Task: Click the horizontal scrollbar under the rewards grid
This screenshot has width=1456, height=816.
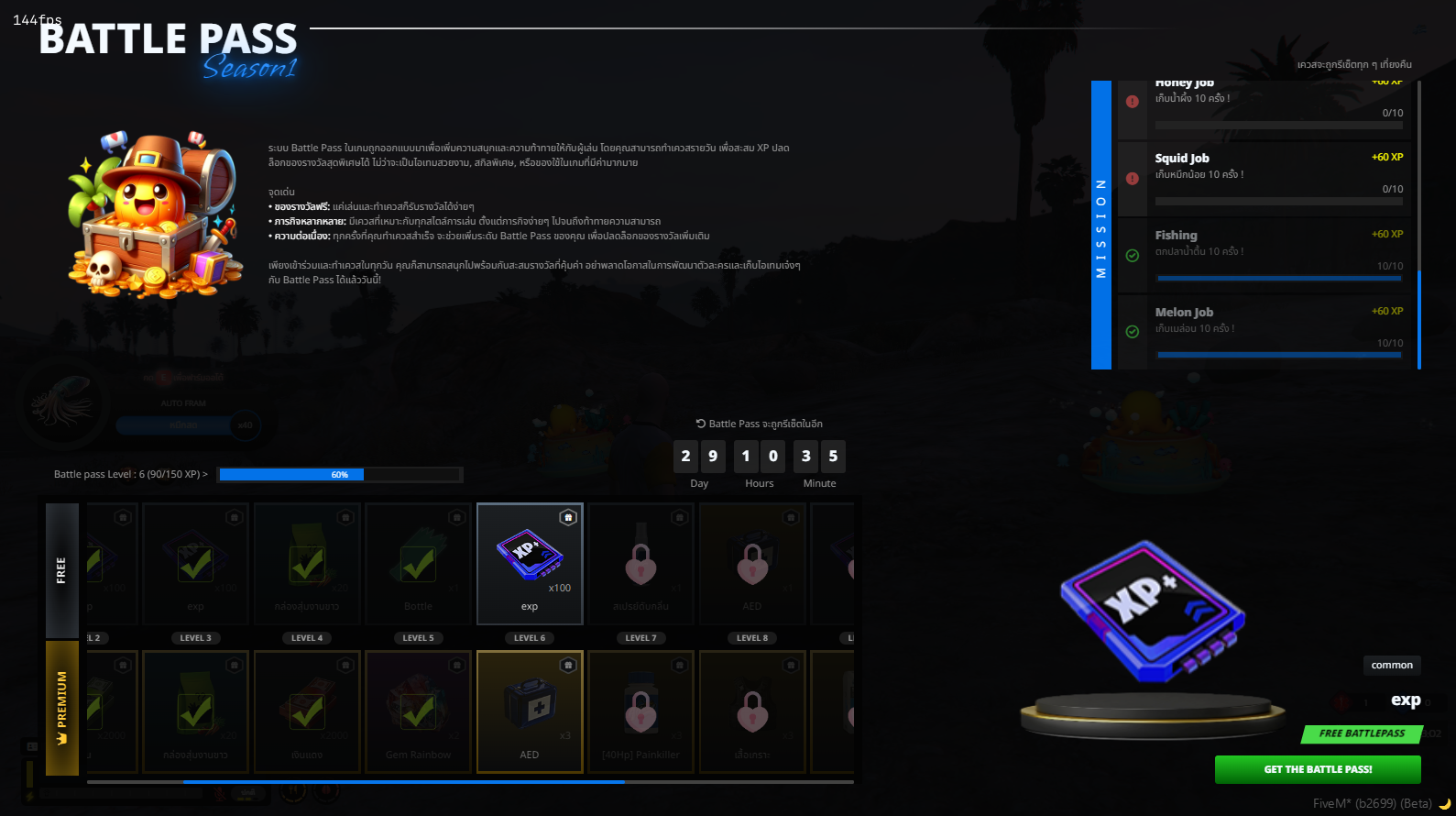Action: [x=403, y=782]
